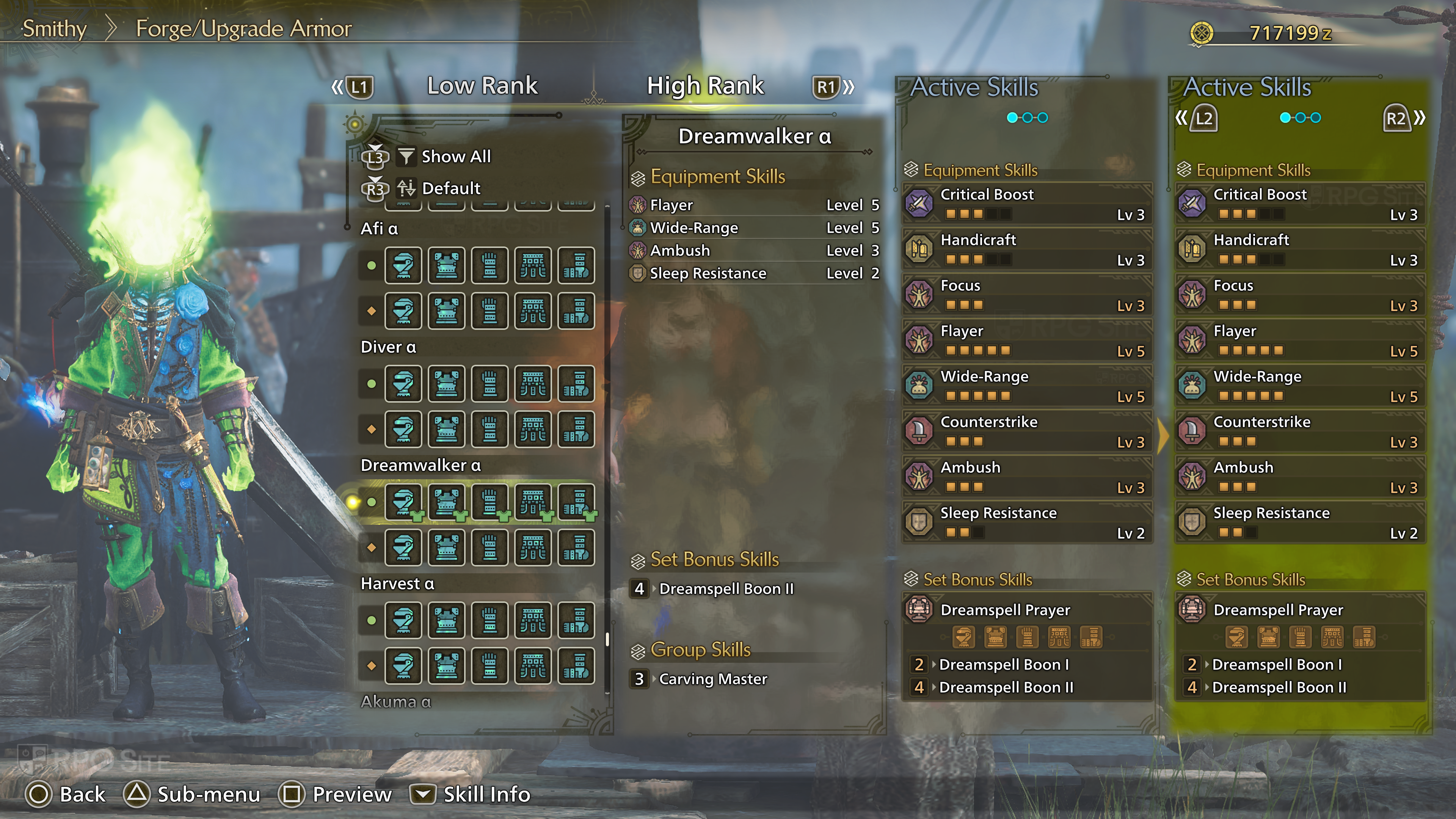Change the Default sort order
The image size is (1456, 819).
click(x=450, y=188)
